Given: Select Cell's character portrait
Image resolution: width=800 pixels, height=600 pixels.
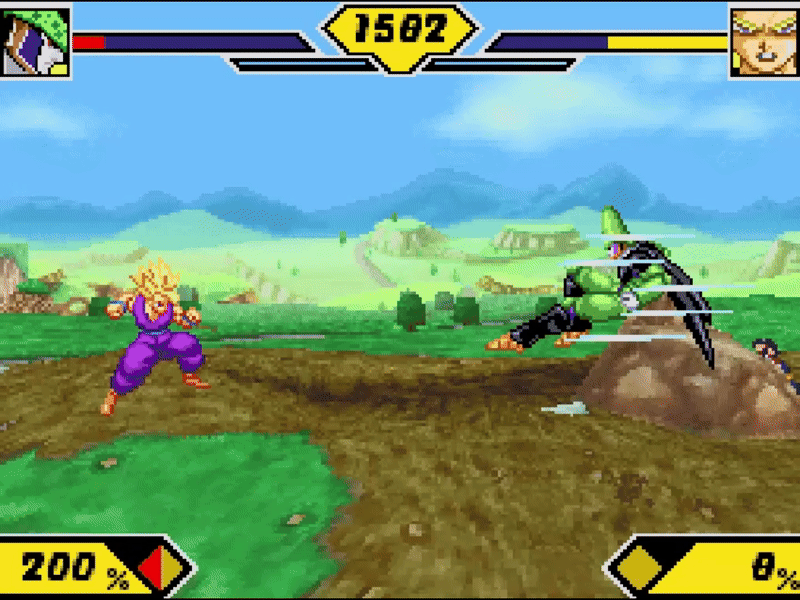Looking at the screenshot, I should [35, 41].
